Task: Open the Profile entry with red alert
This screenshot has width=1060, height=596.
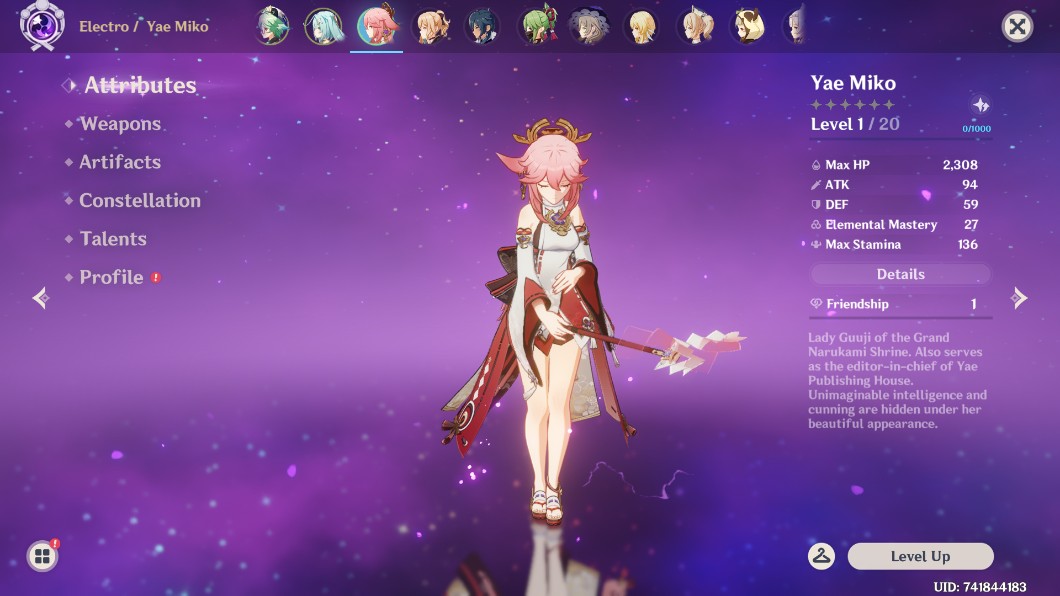Action: click(x=112, y=277)
